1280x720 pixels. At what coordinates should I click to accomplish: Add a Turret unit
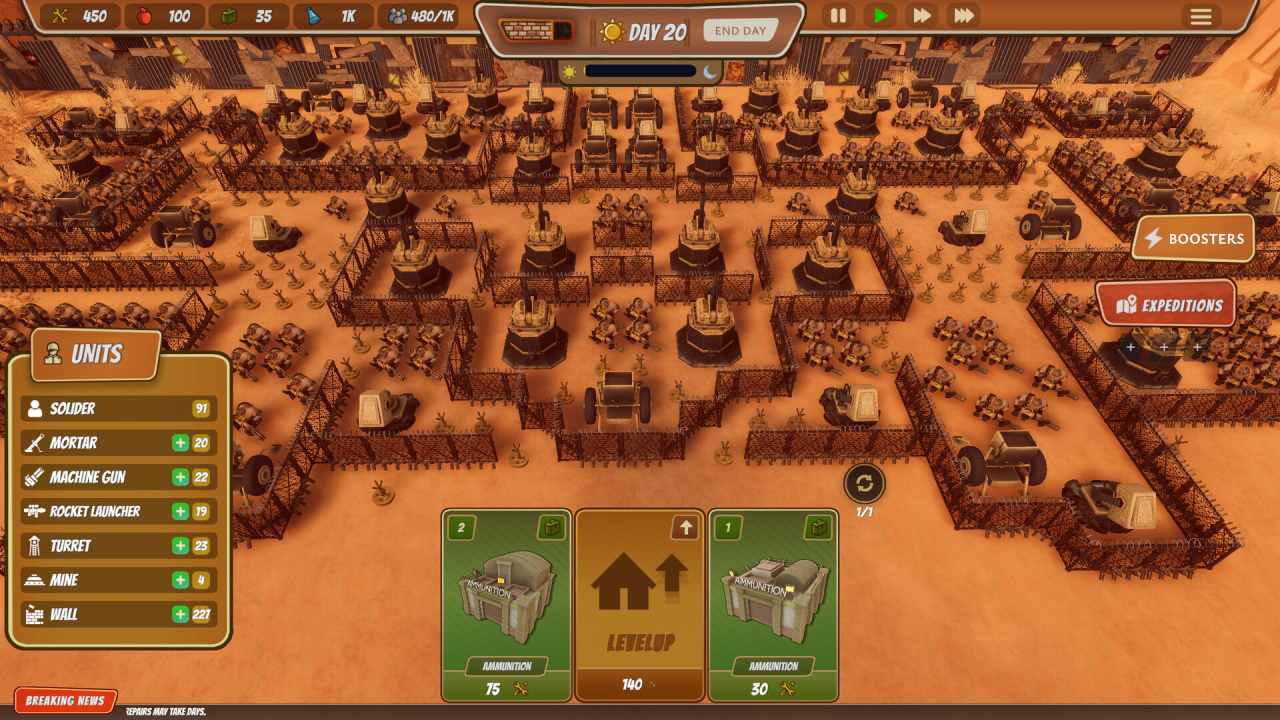(x=181, y=546)
